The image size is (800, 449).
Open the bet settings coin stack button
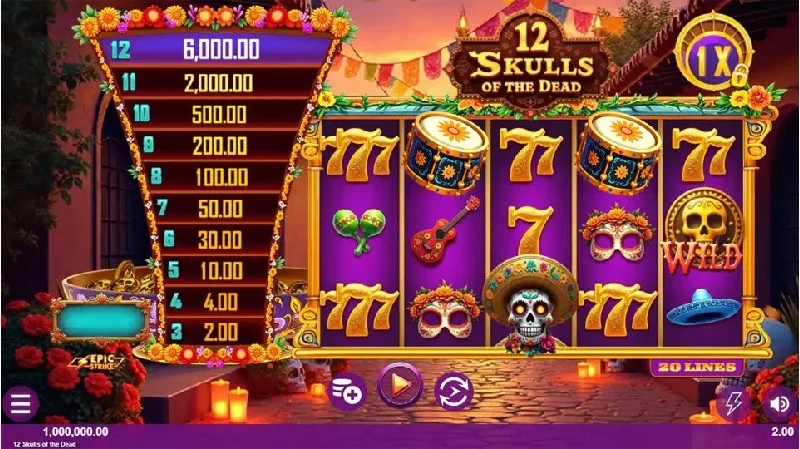click(x=347, y=389)
